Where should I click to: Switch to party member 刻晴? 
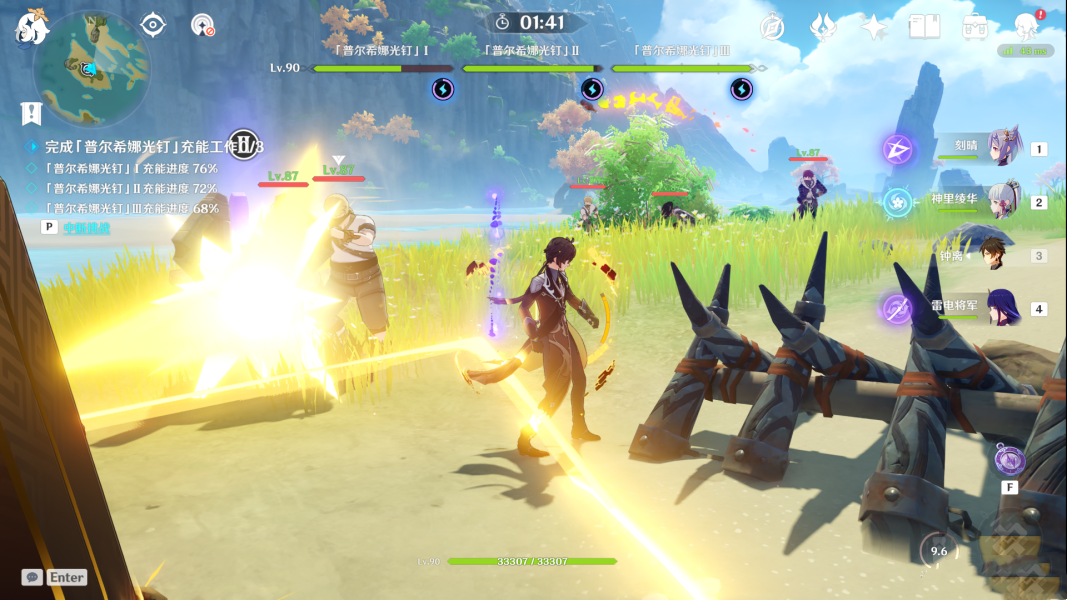(x=1003, y=148)
